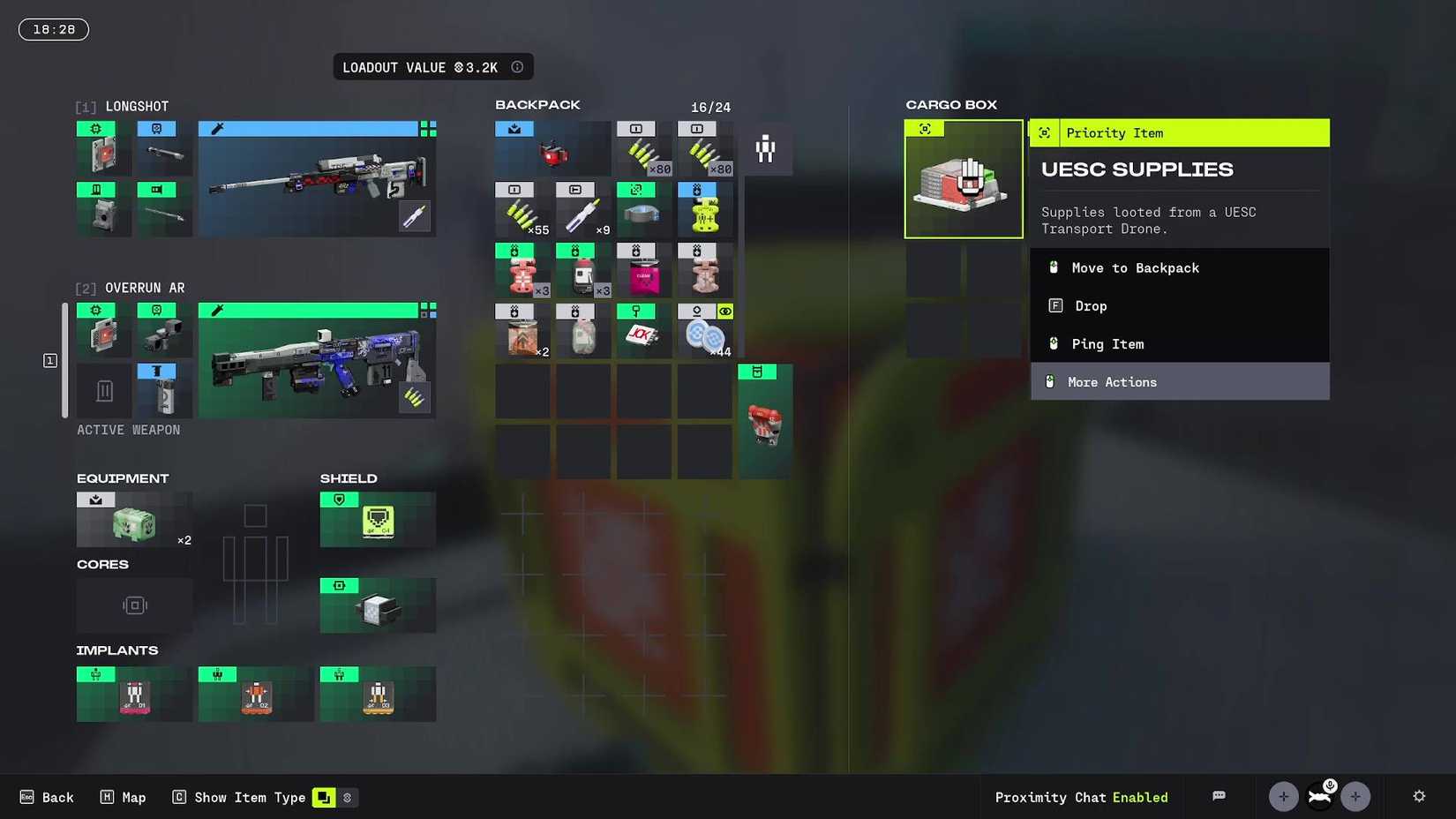Raise the voice volume with the plus control
Screen dimensions: 1456x819
pyautogui.click(x=1355, y=796)
